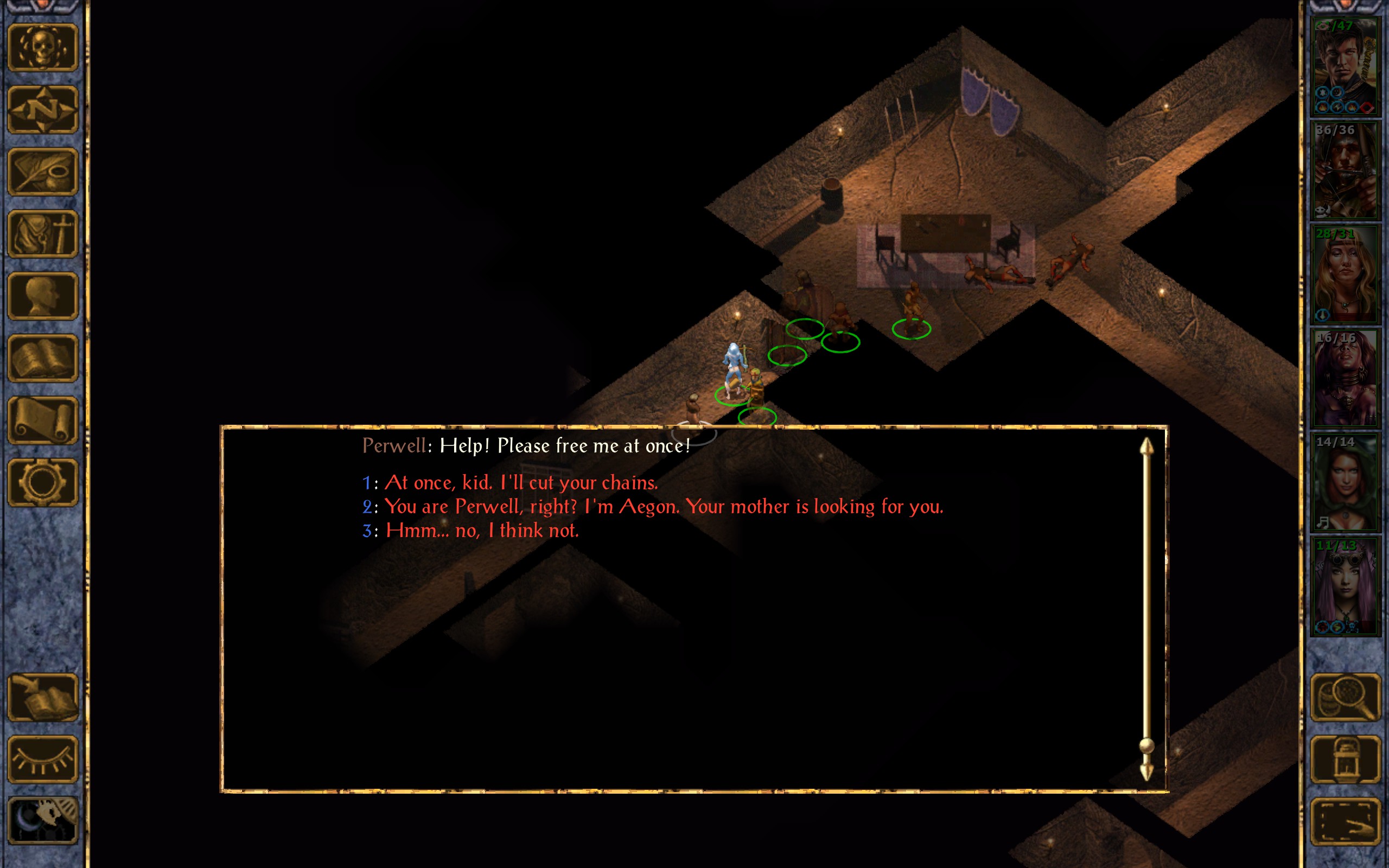Open the area map with the compass icon
Viewport: 1389px width, 868px height.
coord(43,110)
